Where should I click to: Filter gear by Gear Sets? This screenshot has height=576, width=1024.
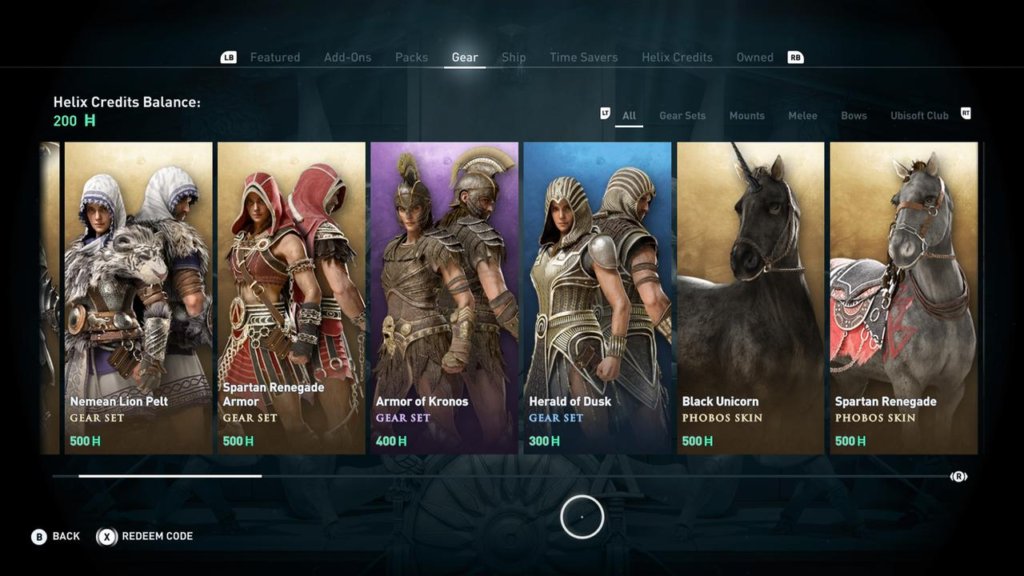[682, 116]
